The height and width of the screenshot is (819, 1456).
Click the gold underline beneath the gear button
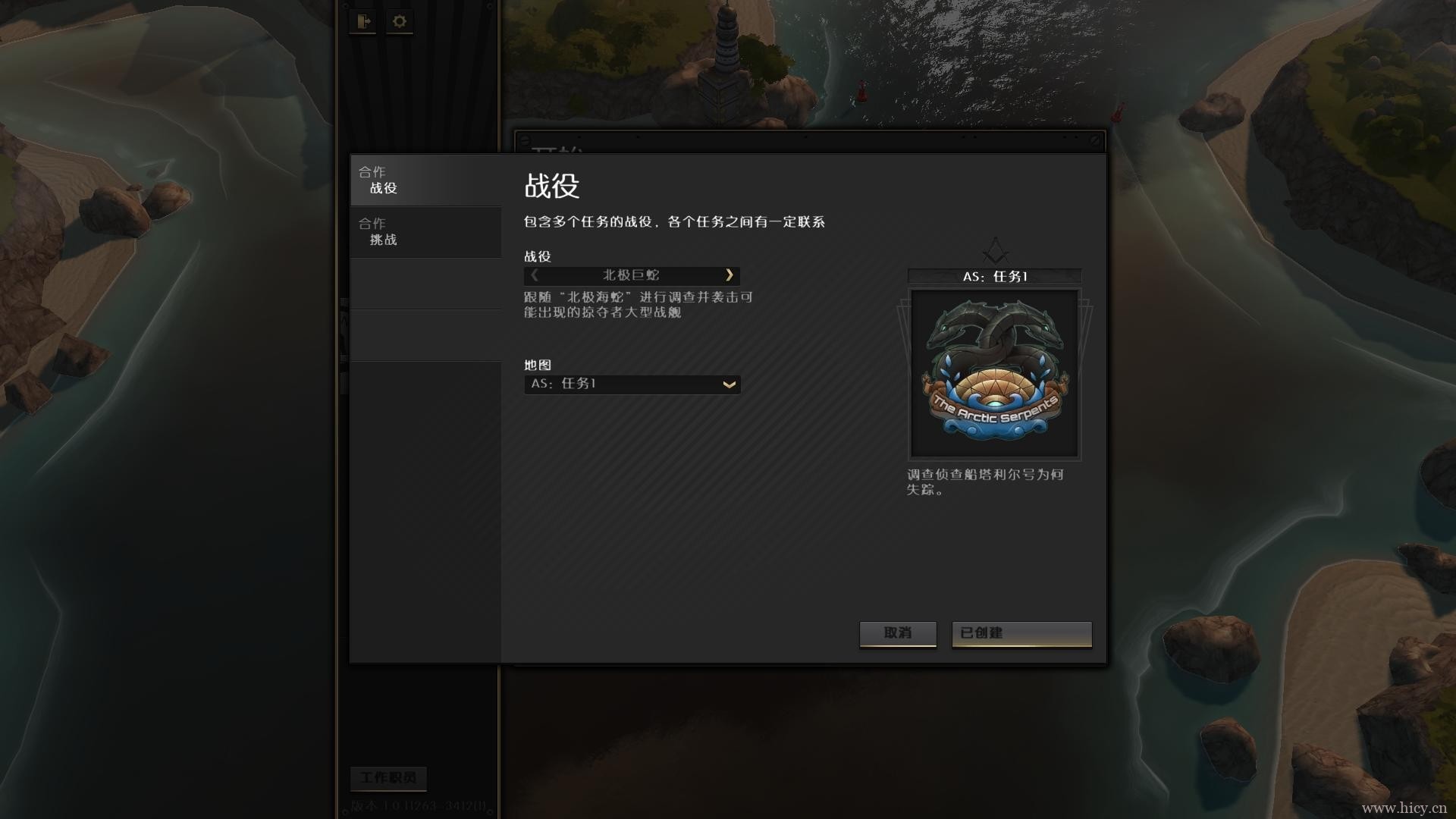point(400,36)
